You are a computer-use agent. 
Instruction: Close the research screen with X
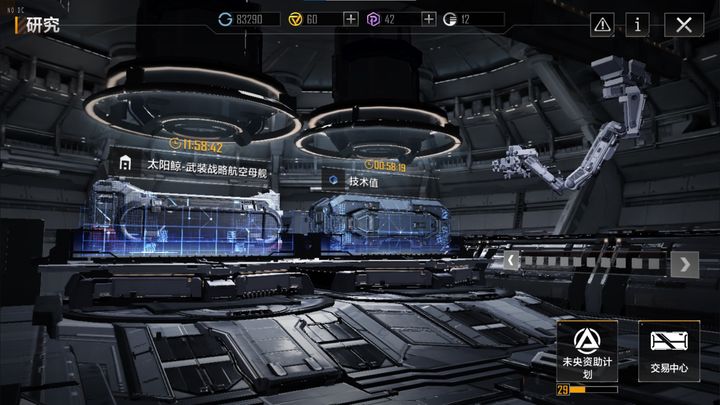tap(684, 24)
